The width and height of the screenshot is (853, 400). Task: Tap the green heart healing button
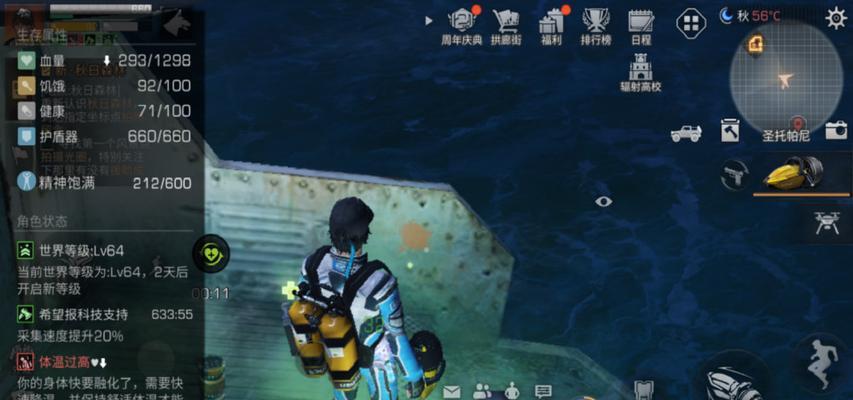click(x=211, y=253)
